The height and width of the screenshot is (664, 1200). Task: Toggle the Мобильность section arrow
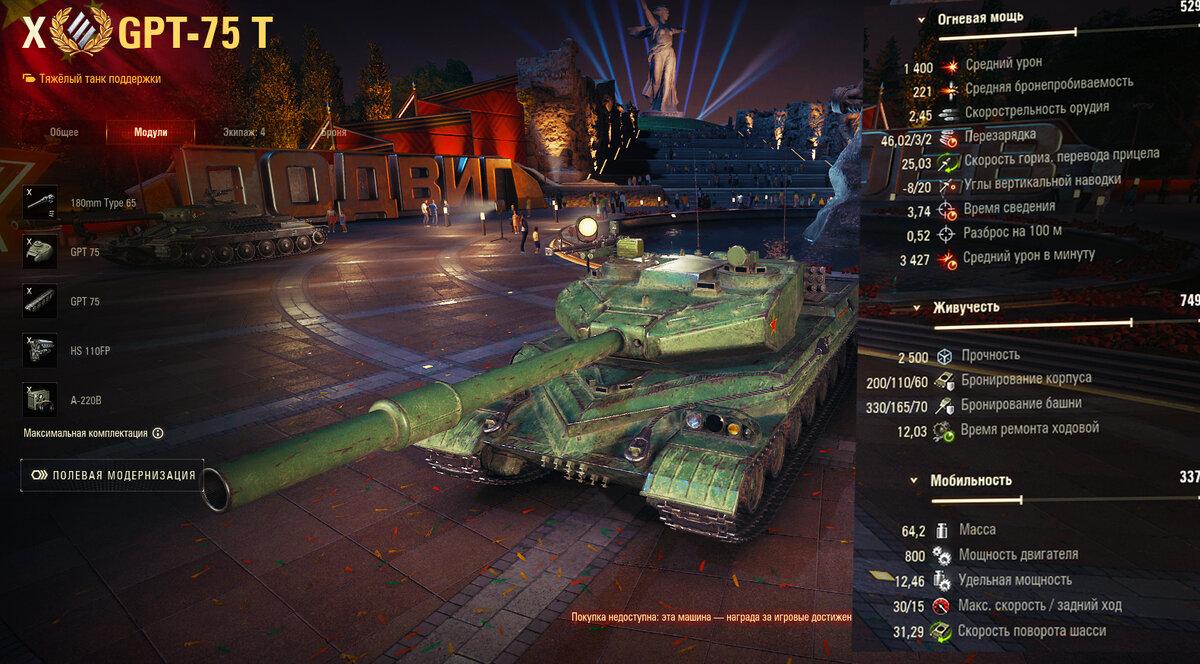point(913,481)
